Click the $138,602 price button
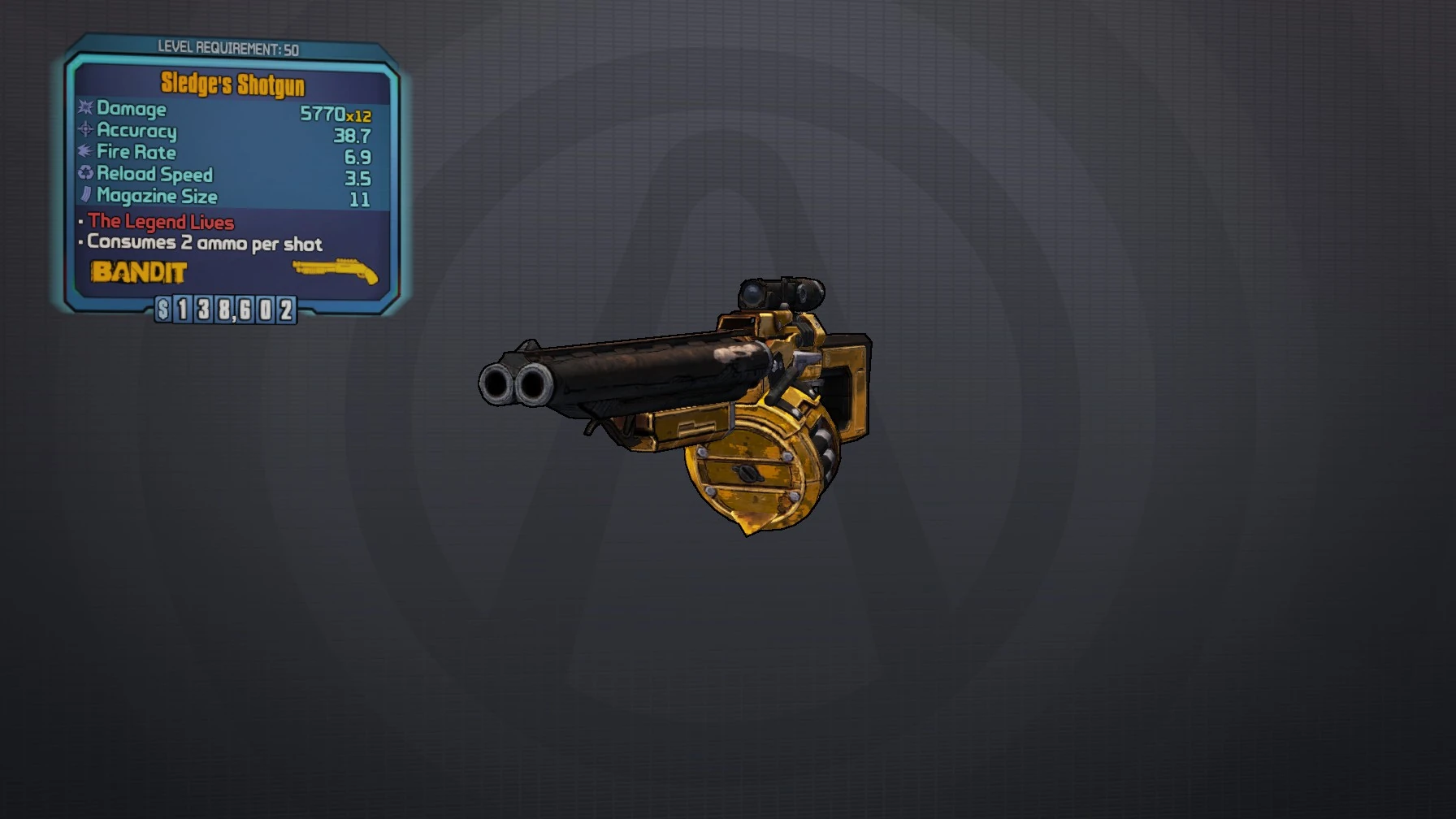The image size is (1456, 819). pyautogui.click(x=227, y=311)
